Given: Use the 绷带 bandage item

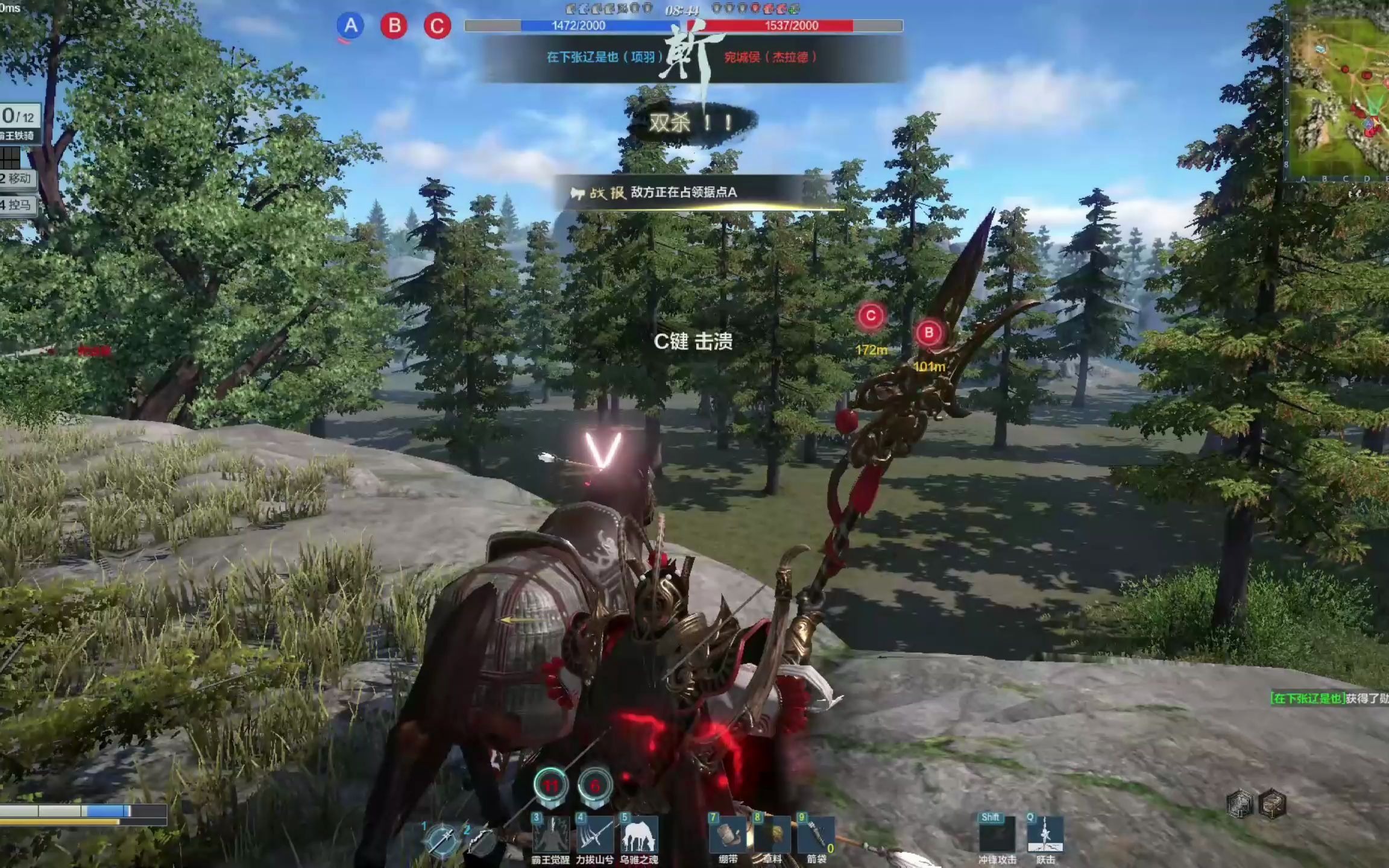Looking at the screenshot, I should click(728, 835).
